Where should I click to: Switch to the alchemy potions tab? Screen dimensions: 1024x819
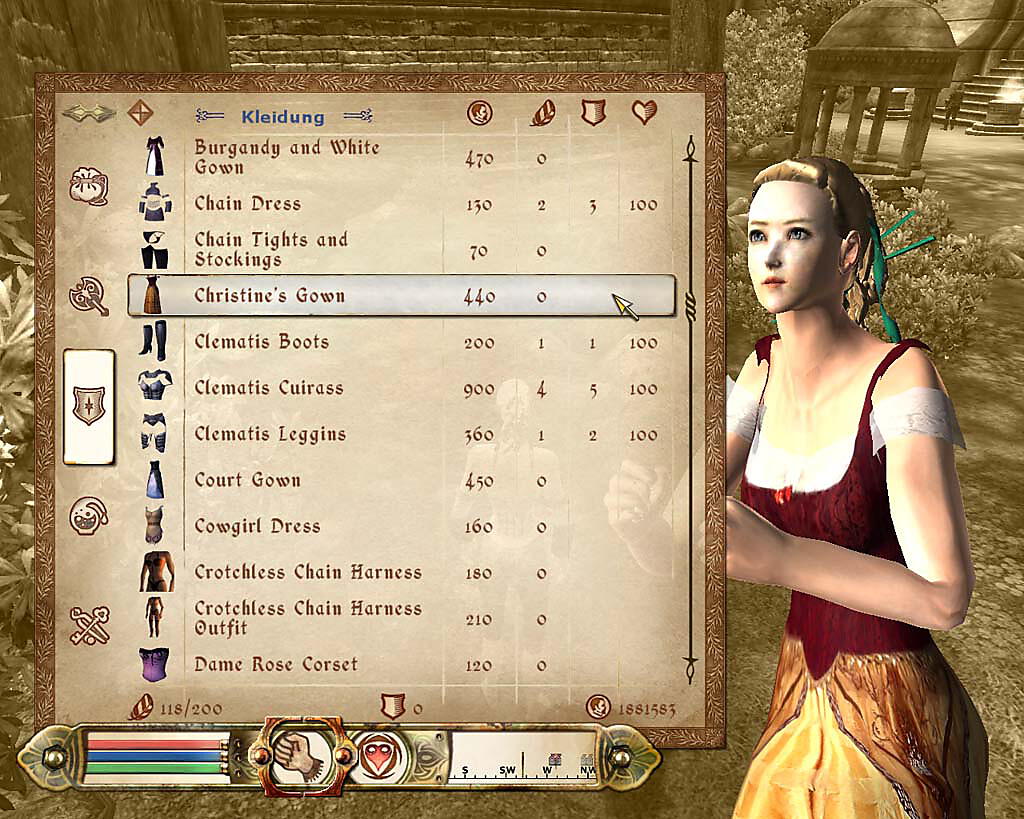(x=88, y=517)
